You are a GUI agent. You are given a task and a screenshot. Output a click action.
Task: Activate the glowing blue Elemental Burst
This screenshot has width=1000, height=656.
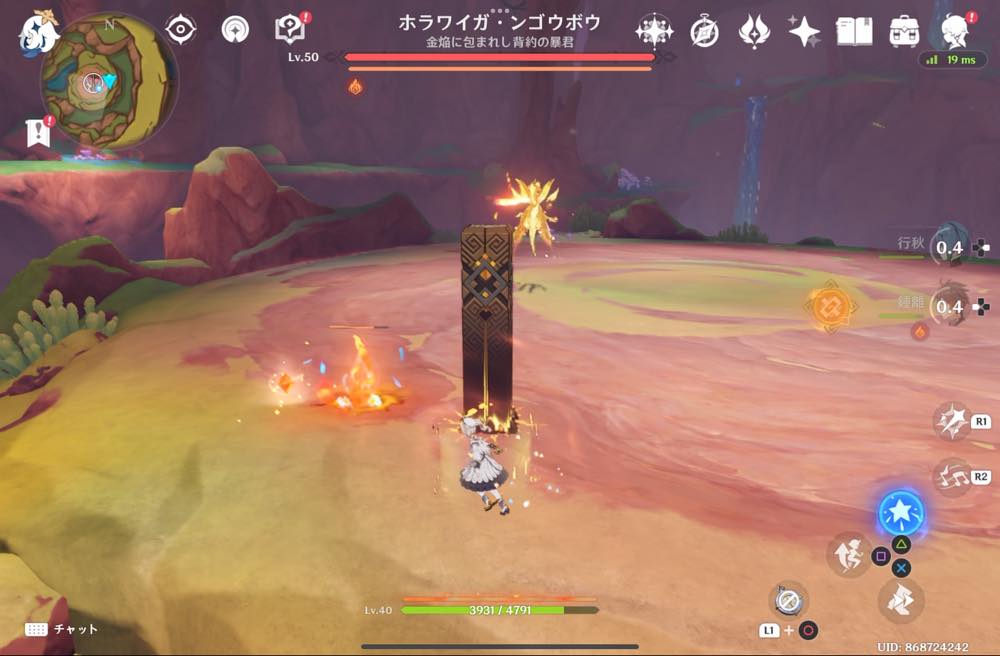901,514
